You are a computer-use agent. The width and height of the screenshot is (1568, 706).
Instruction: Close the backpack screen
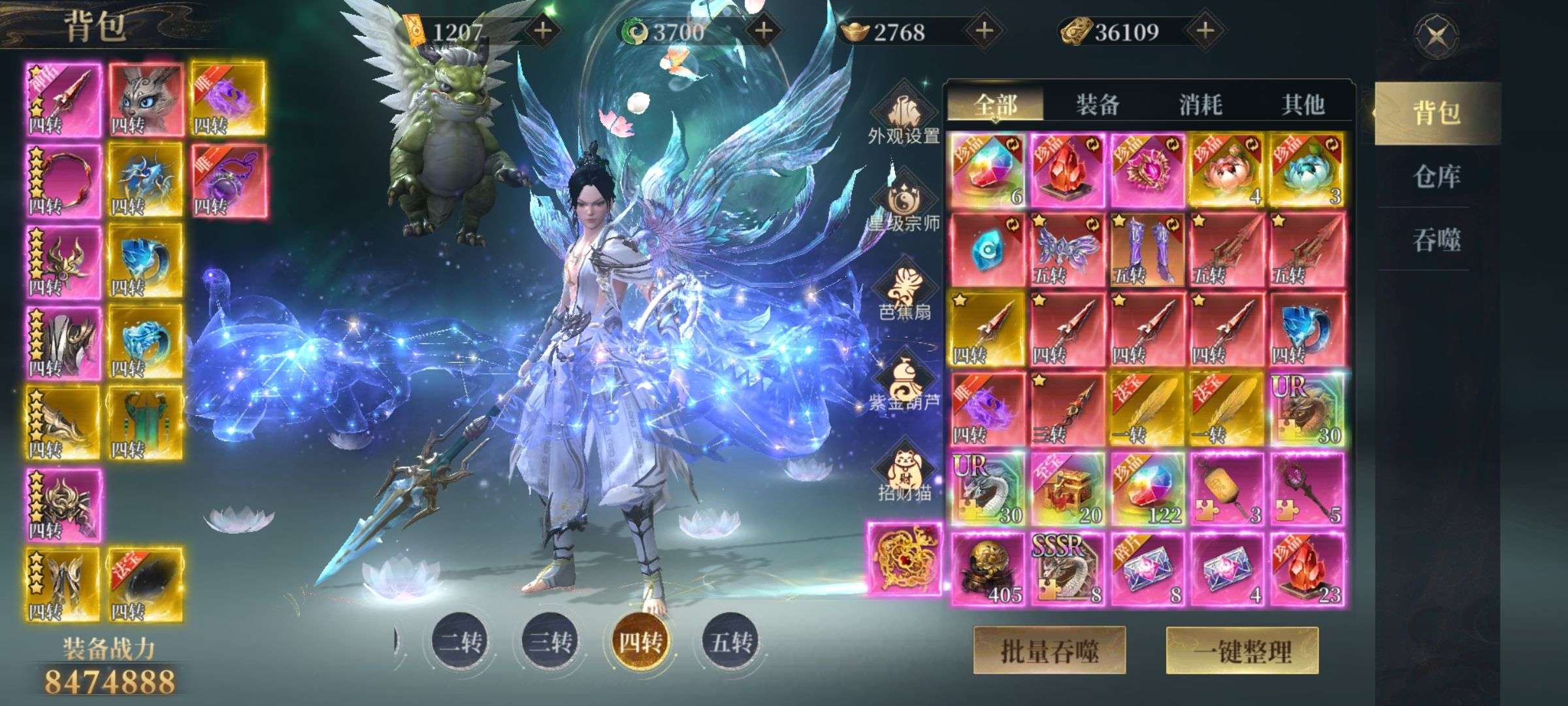tap(1435, 35)
